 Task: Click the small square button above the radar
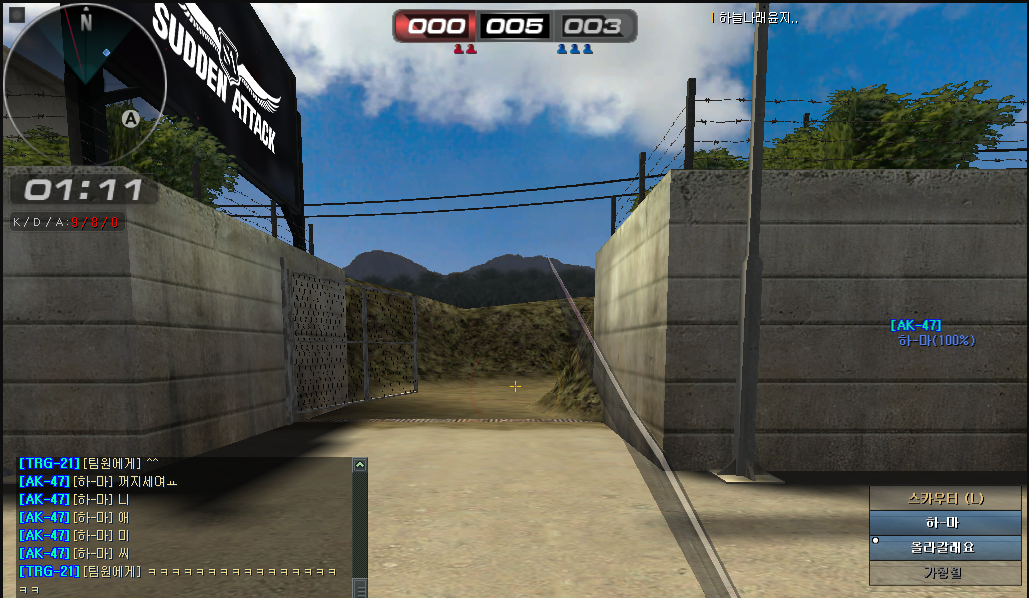(17, 15)
